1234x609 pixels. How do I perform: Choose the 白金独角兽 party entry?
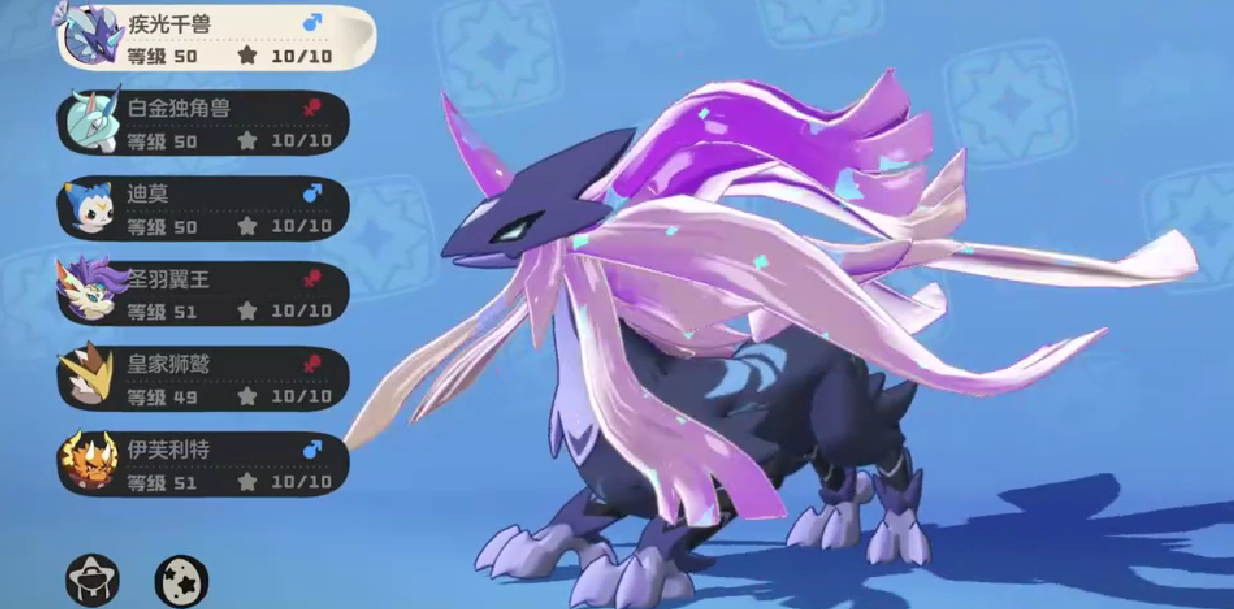click(x=205, y=123)
